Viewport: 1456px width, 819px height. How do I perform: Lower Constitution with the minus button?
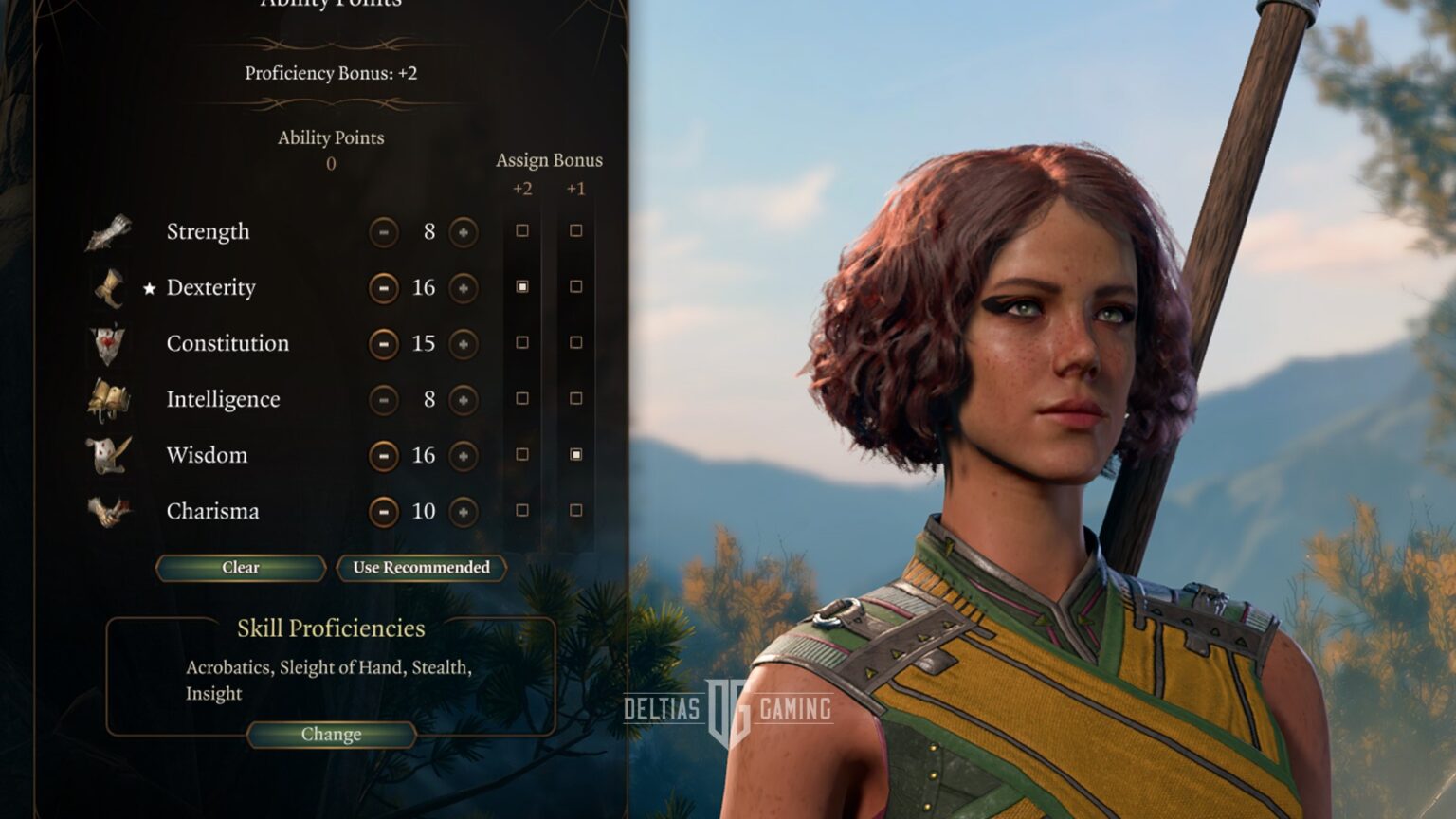383,344
